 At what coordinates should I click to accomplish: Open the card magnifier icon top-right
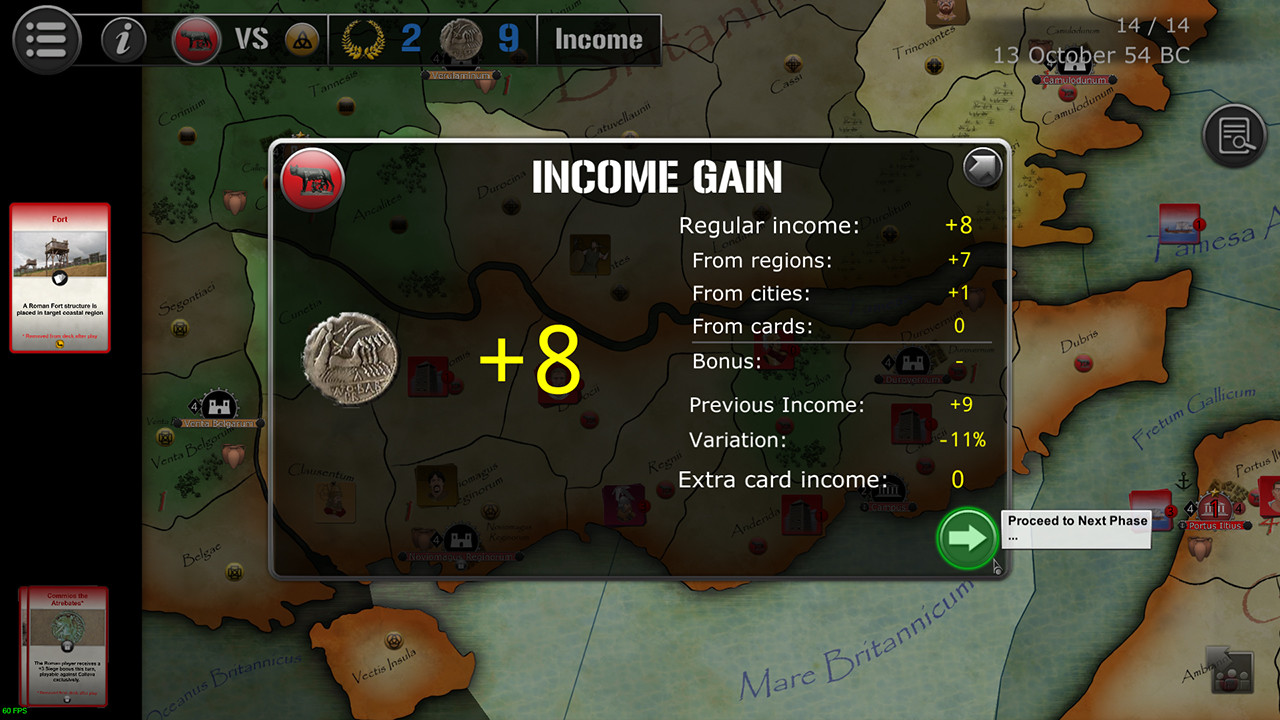[1235, 133]
